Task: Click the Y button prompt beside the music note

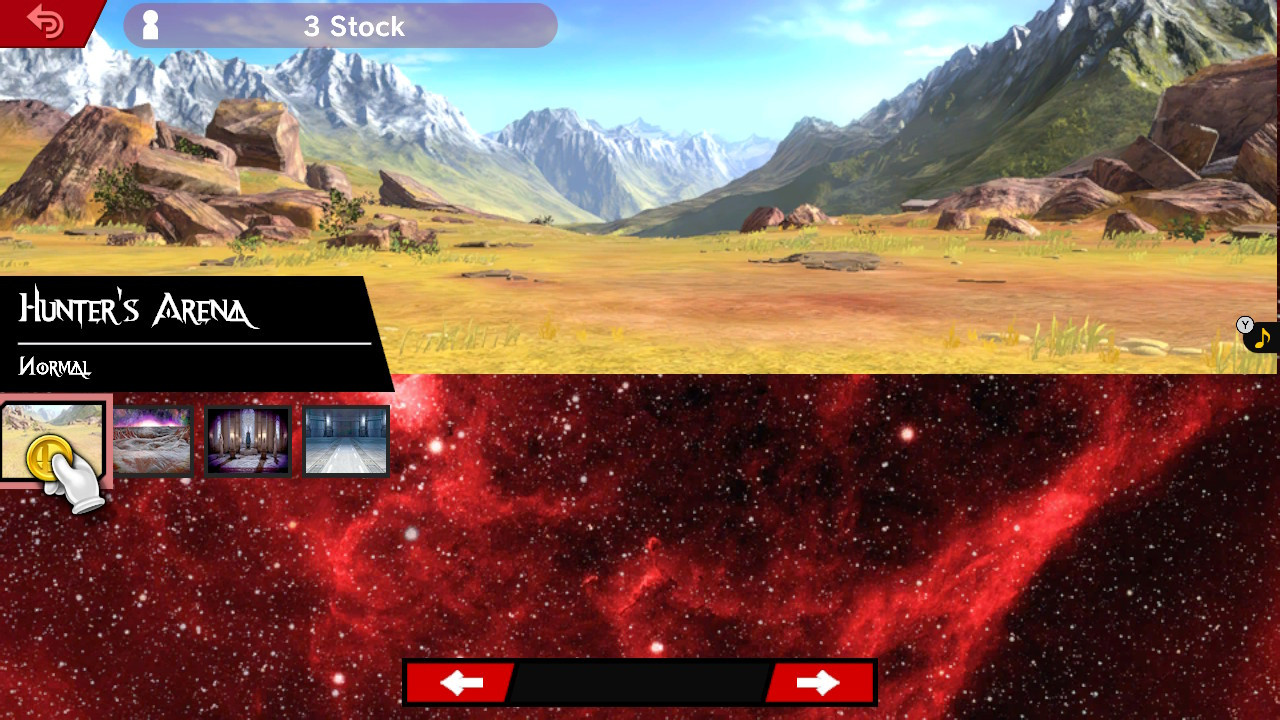Action: (1244, 324)
